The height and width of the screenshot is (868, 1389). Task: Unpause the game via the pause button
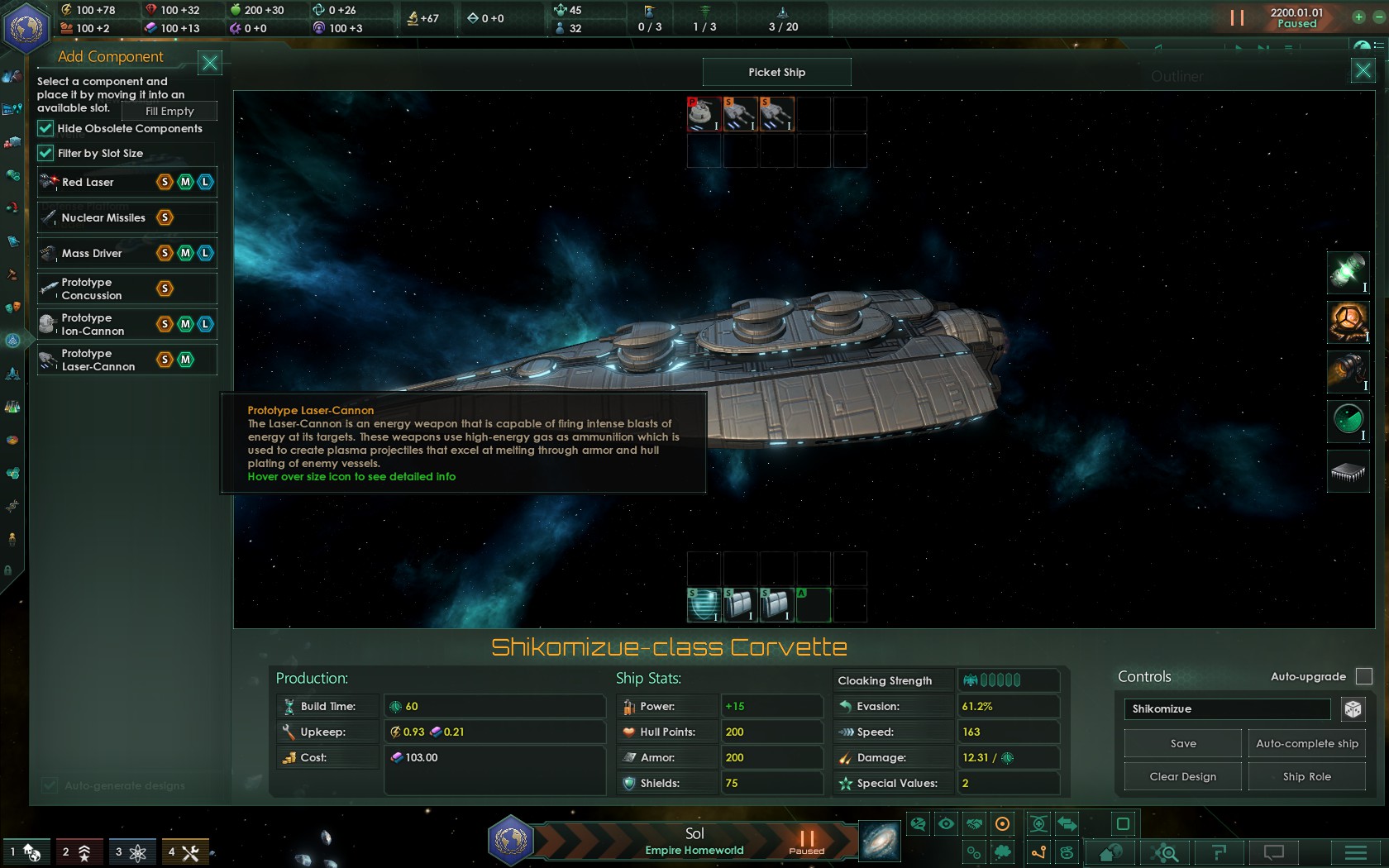(1237, 18)
